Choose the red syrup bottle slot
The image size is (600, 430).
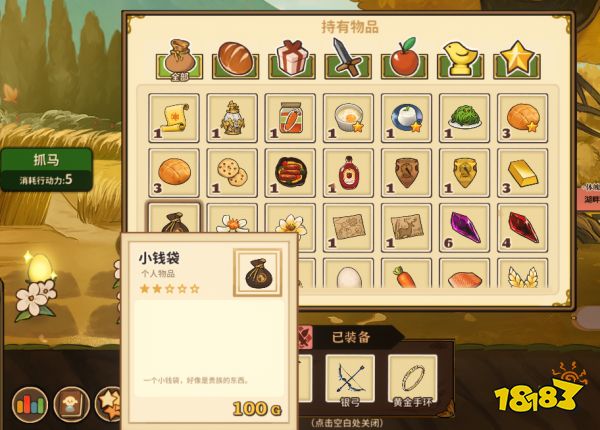pos(348,173)
